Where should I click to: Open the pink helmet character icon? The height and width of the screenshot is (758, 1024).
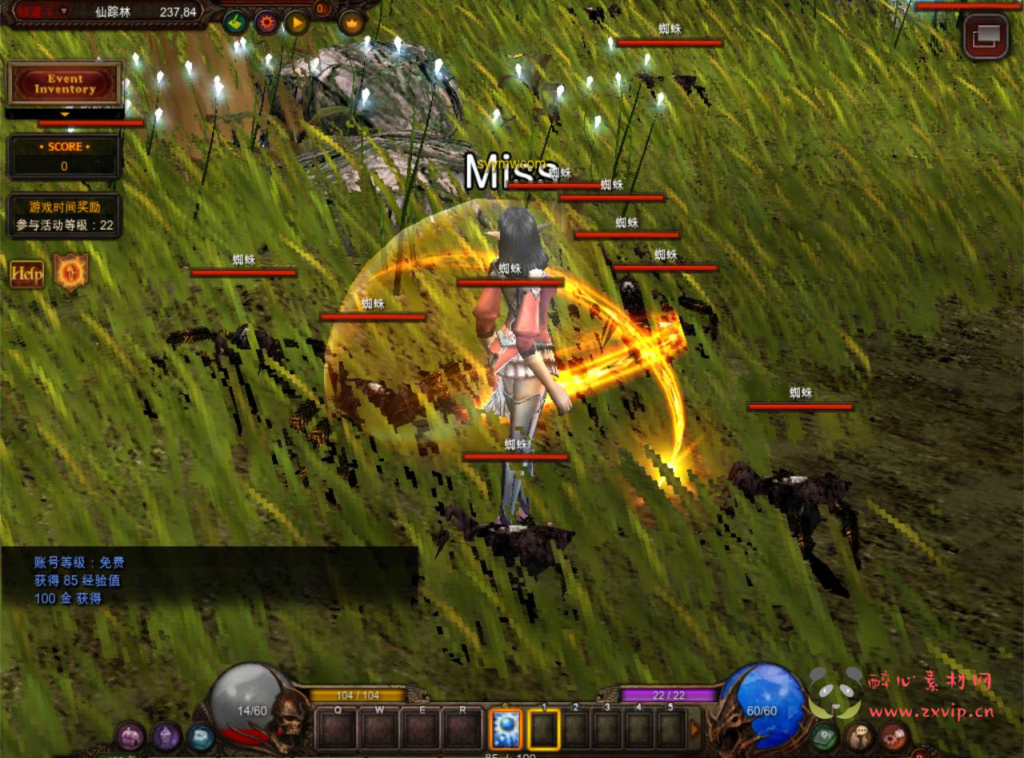click(130, 737)
